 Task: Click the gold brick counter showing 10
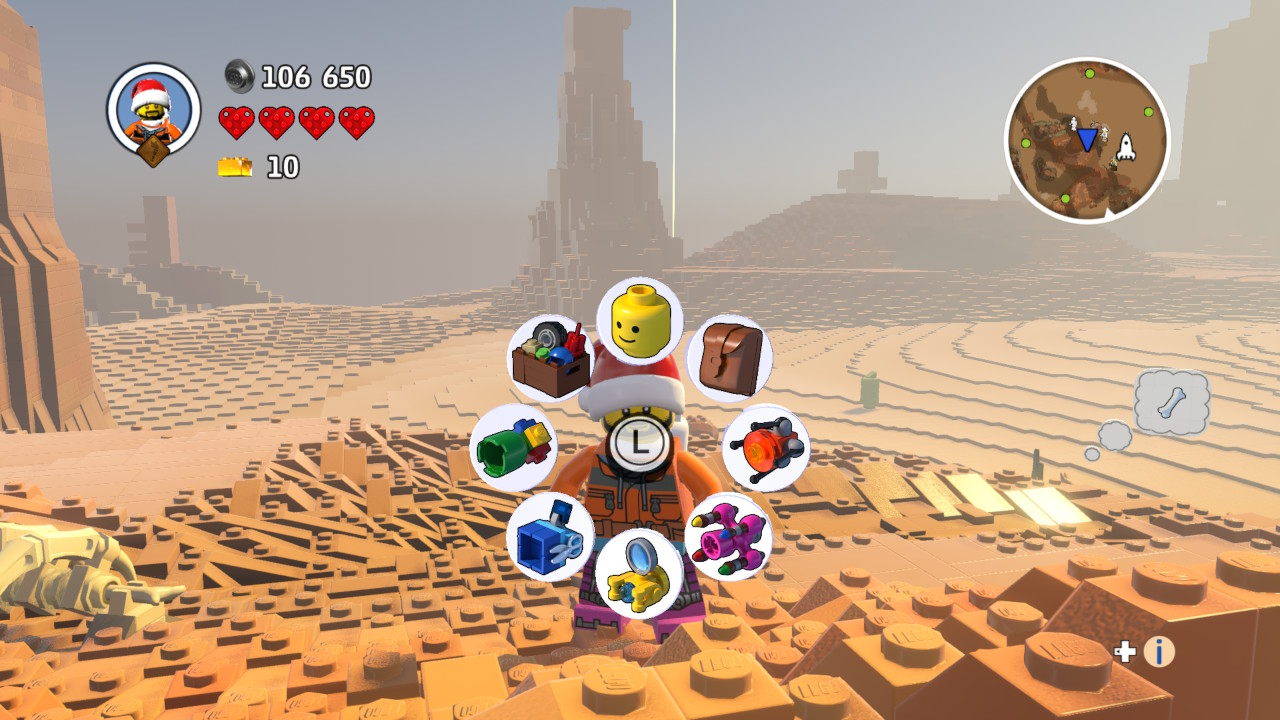point(235,166)
